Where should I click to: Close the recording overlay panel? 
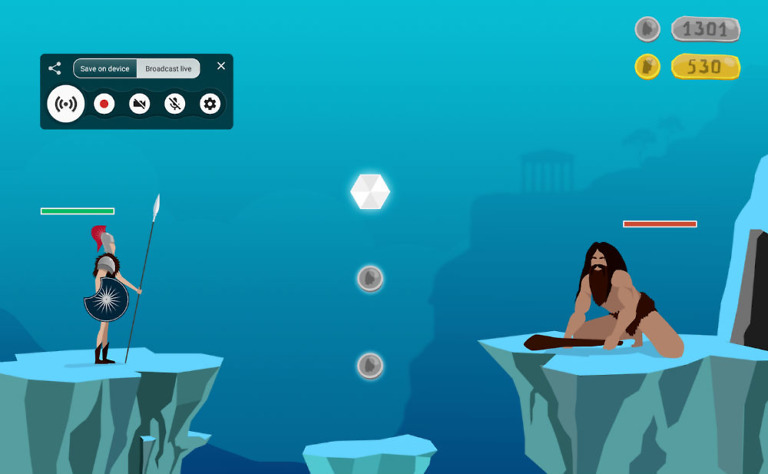(221, 66)
